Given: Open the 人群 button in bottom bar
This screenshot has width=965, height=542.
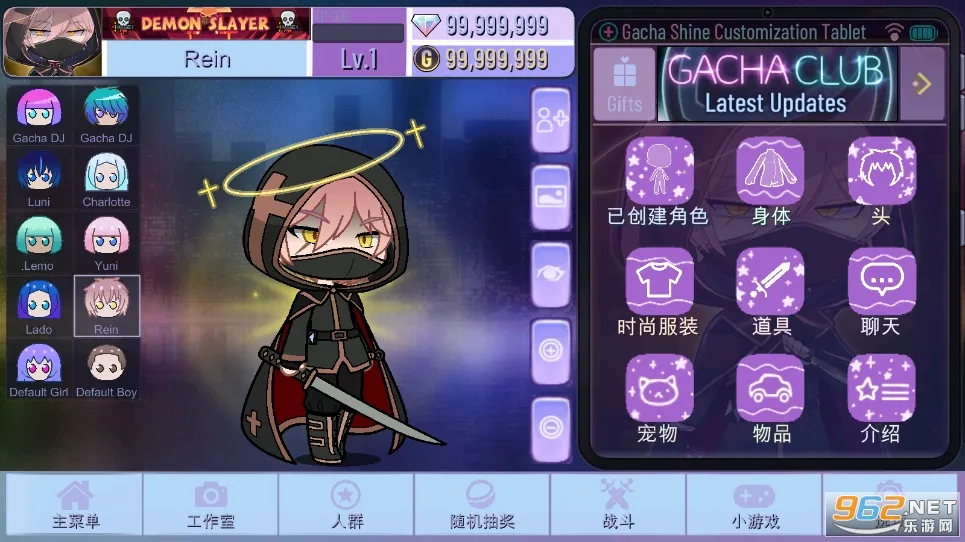Looking at the screenshot, I should point(346,506).
